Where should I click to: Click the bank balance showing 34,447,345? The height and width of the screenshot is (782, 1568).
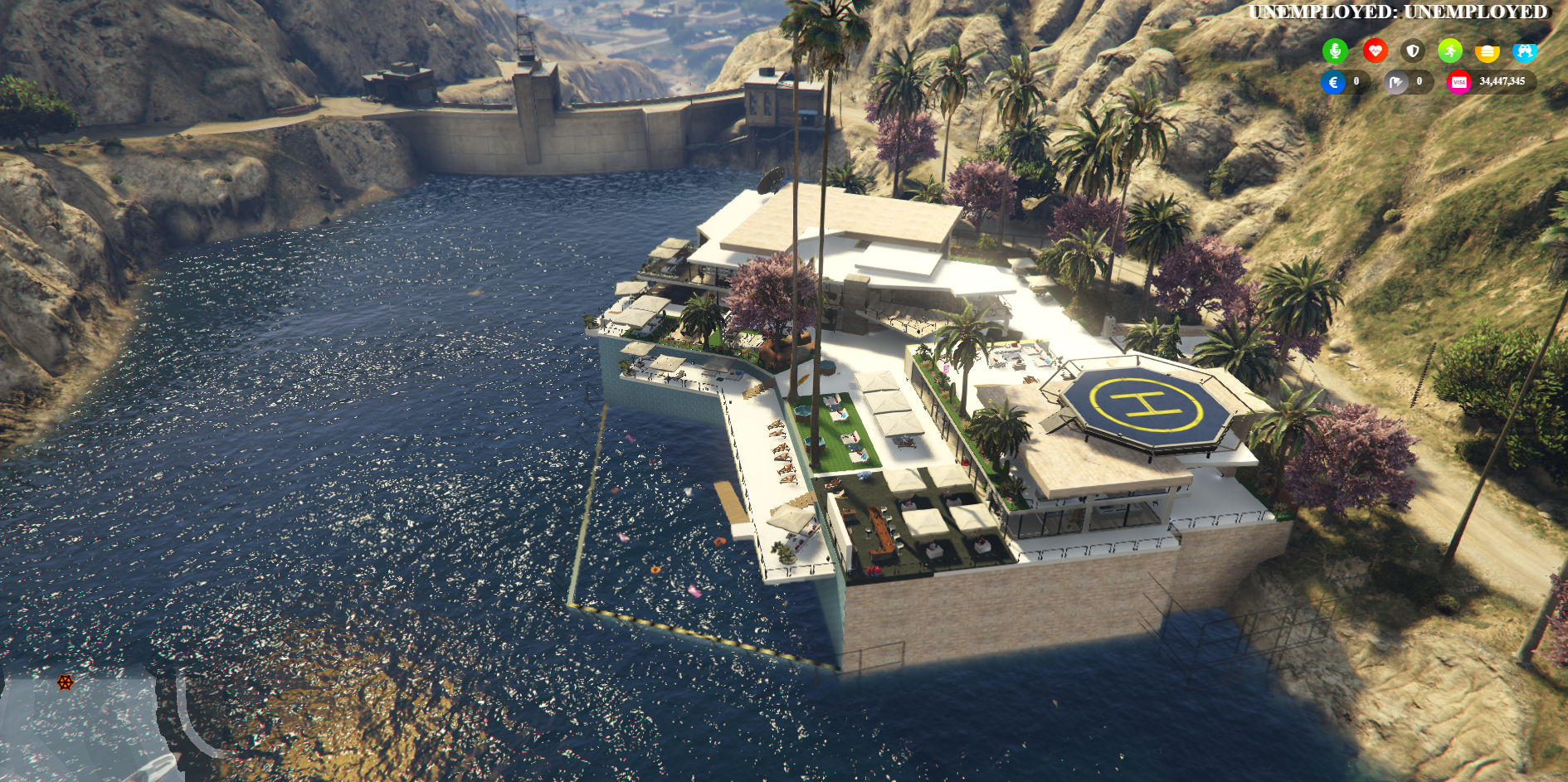tap(1502, 82)
